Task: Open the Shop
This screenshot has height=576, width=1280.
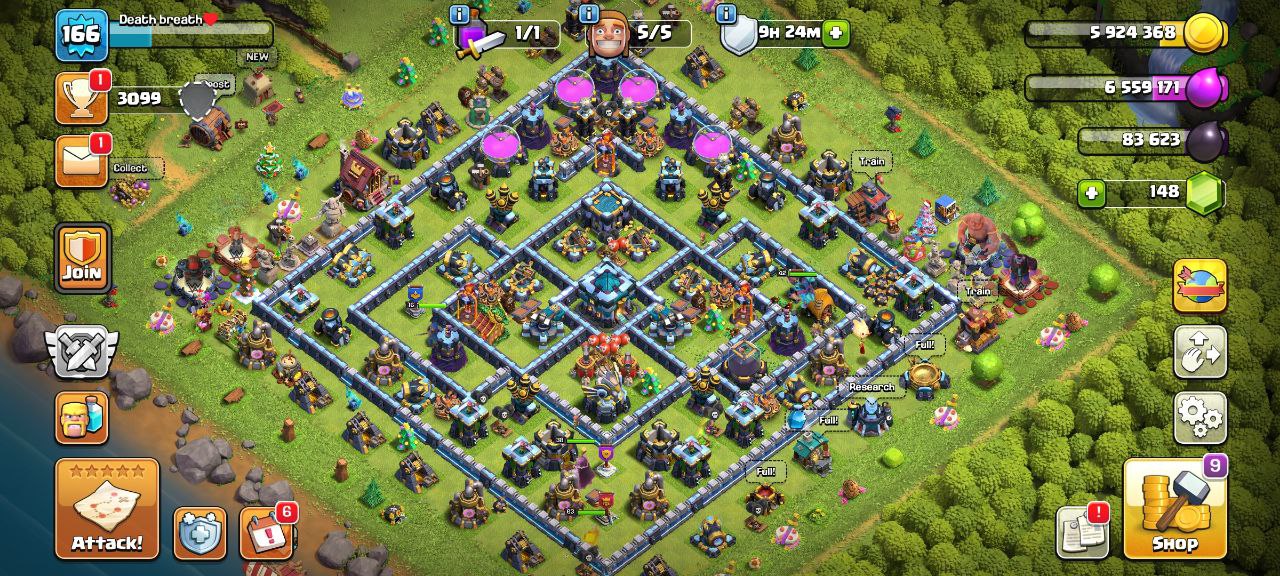Action: pos(1174,508)
